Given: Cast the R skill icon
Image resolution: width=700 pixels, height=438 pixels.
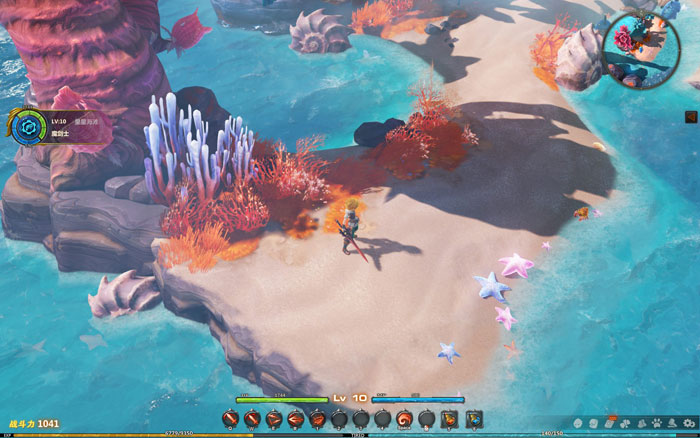Looking at the screenshot, I should pyautogui.click(x=296, y=419).
